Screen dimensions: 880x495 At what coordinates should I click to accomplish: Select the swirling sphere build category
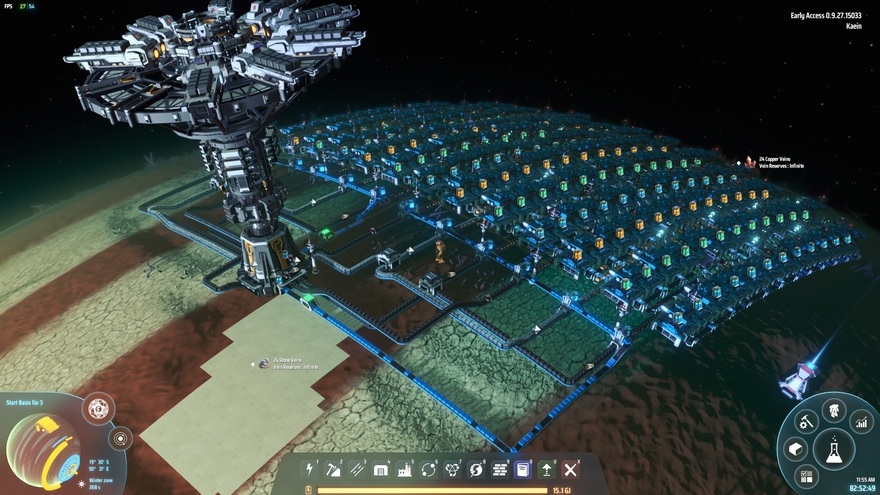(476, 469)
